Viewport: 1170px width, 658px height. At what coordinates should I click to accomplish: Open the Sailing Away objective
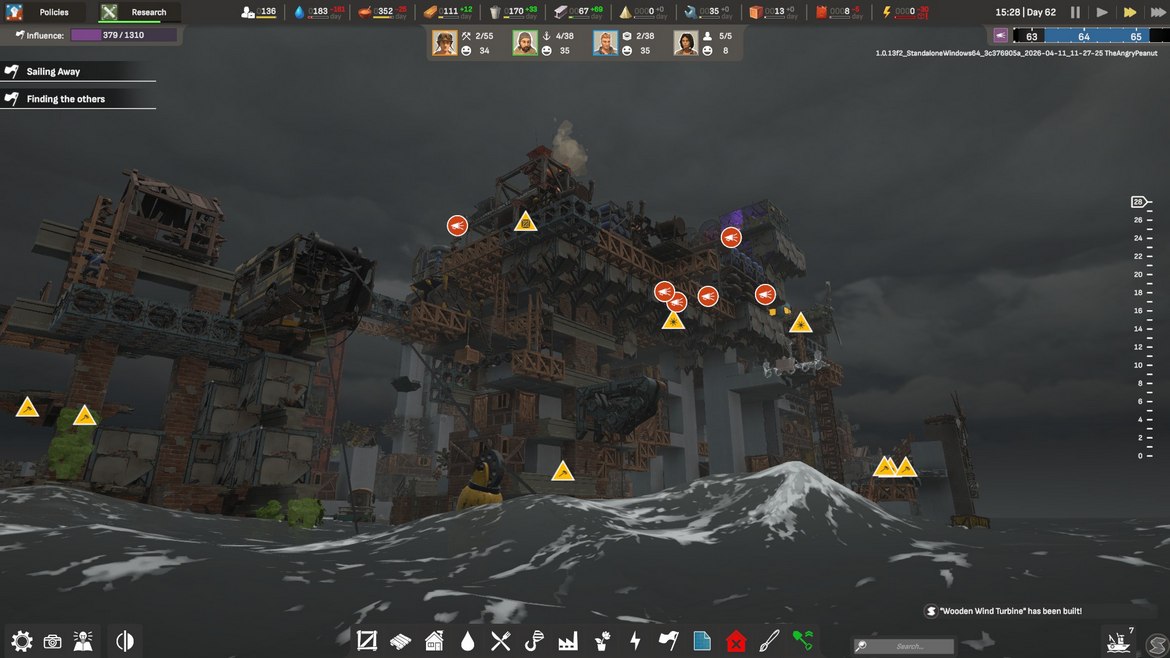click(54, 72)
